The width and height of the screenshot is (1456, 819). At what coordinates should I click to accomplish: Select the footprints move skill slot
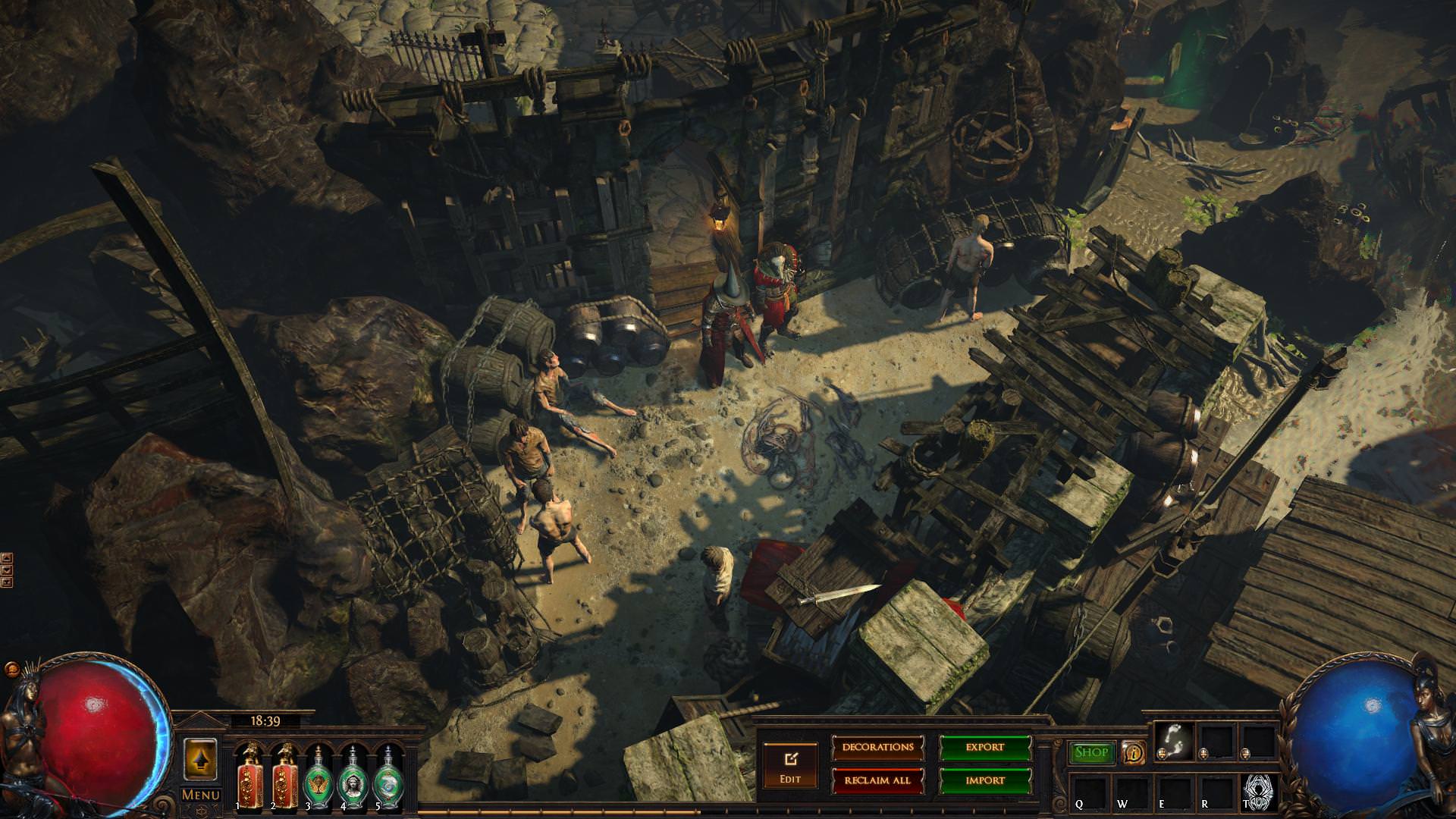coord(1175,739)
